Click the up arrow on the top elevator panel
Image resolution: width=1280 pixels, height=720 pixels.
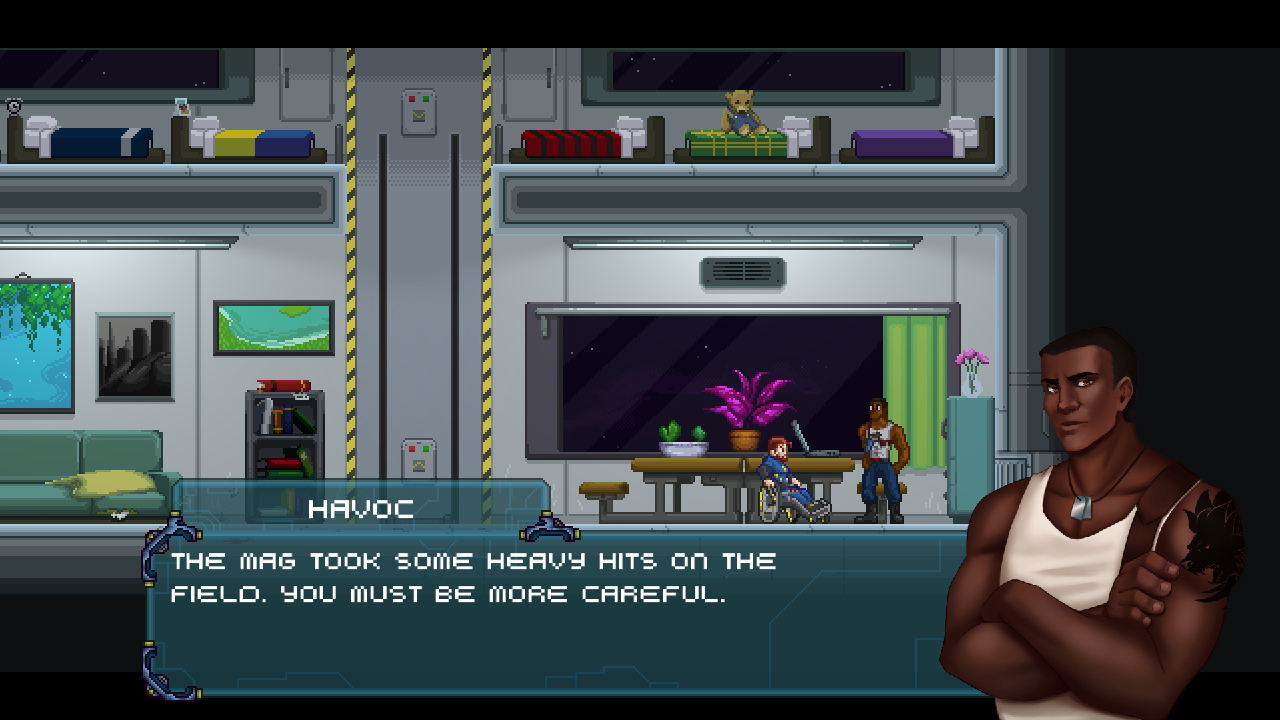419,114
